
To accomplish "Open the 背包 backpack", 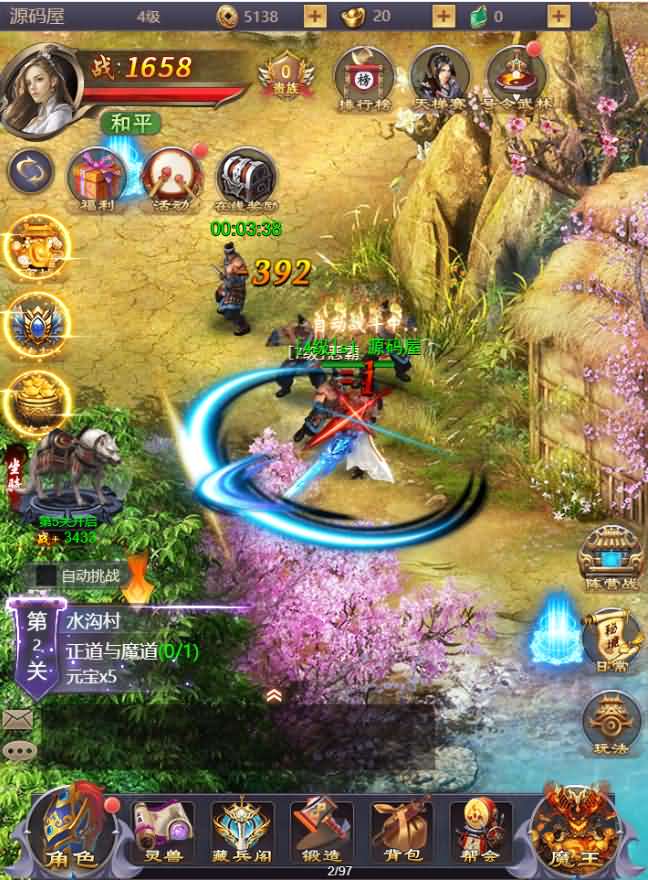I will 401,829.
